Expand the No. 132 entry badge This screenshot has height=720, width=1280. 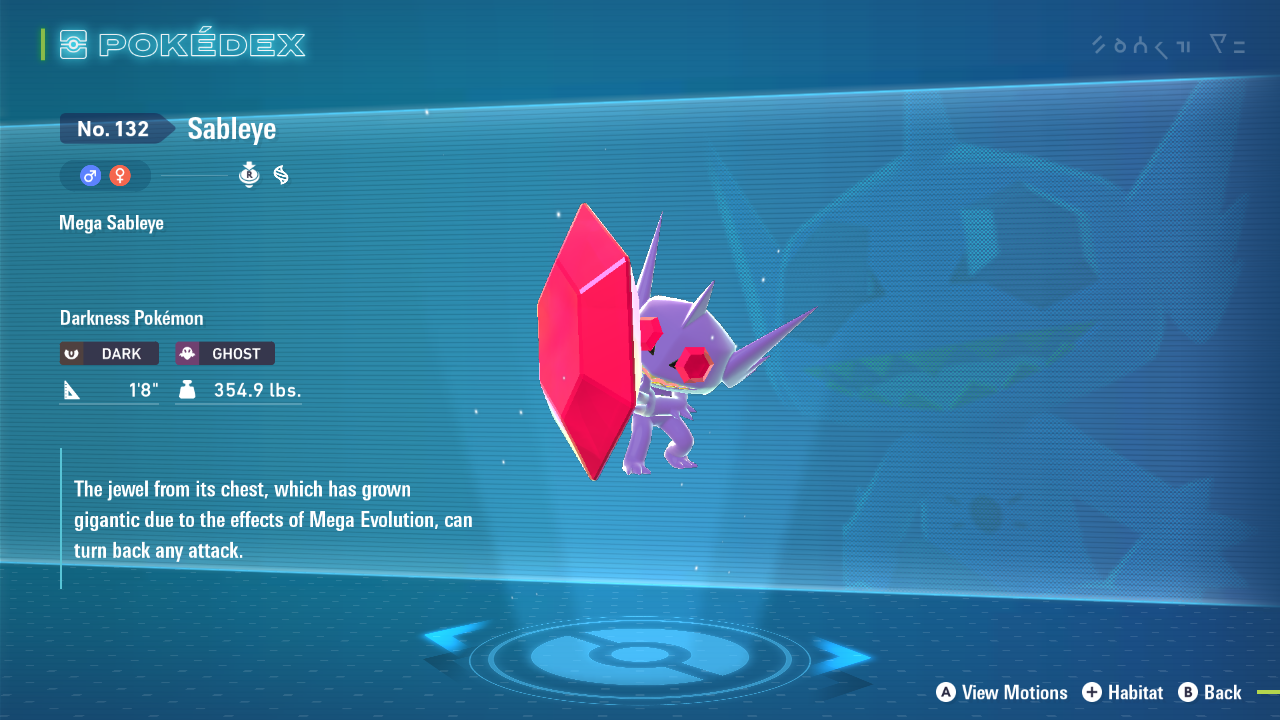pyautogui.click(x=113, y=128)
